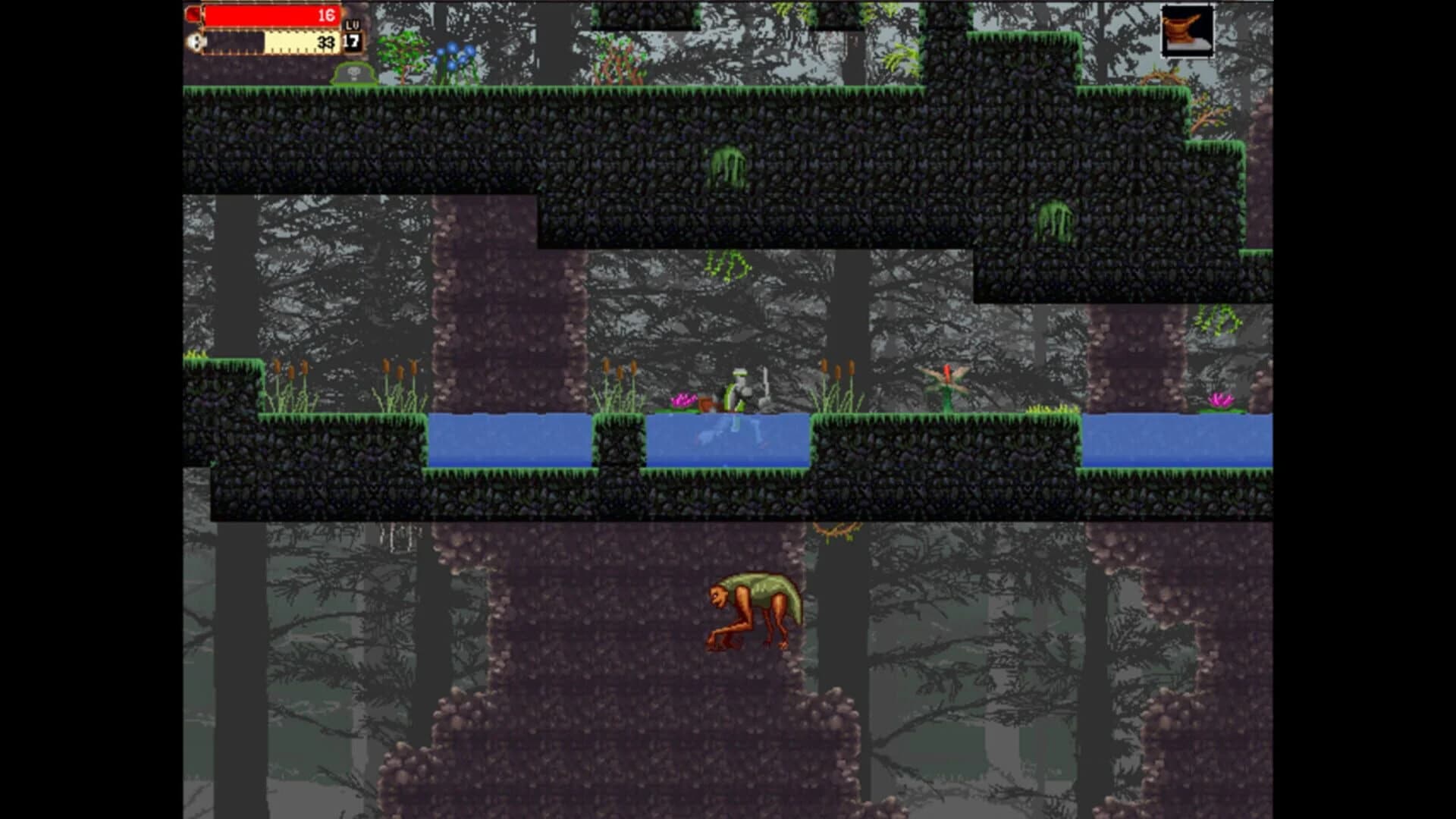Click the number 33 on the experience bar

325,43
